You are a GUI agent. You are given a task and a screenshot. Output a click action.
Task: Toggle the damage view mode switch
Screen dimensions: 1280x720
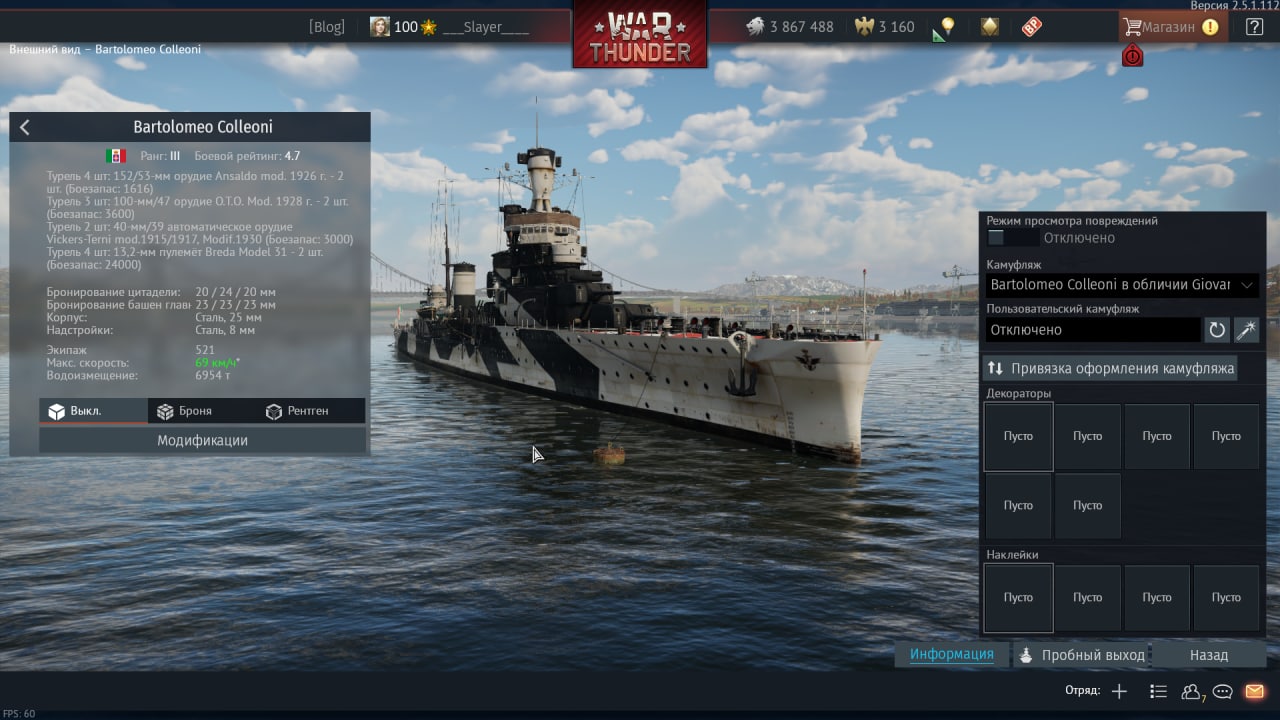pos(1010,238)
